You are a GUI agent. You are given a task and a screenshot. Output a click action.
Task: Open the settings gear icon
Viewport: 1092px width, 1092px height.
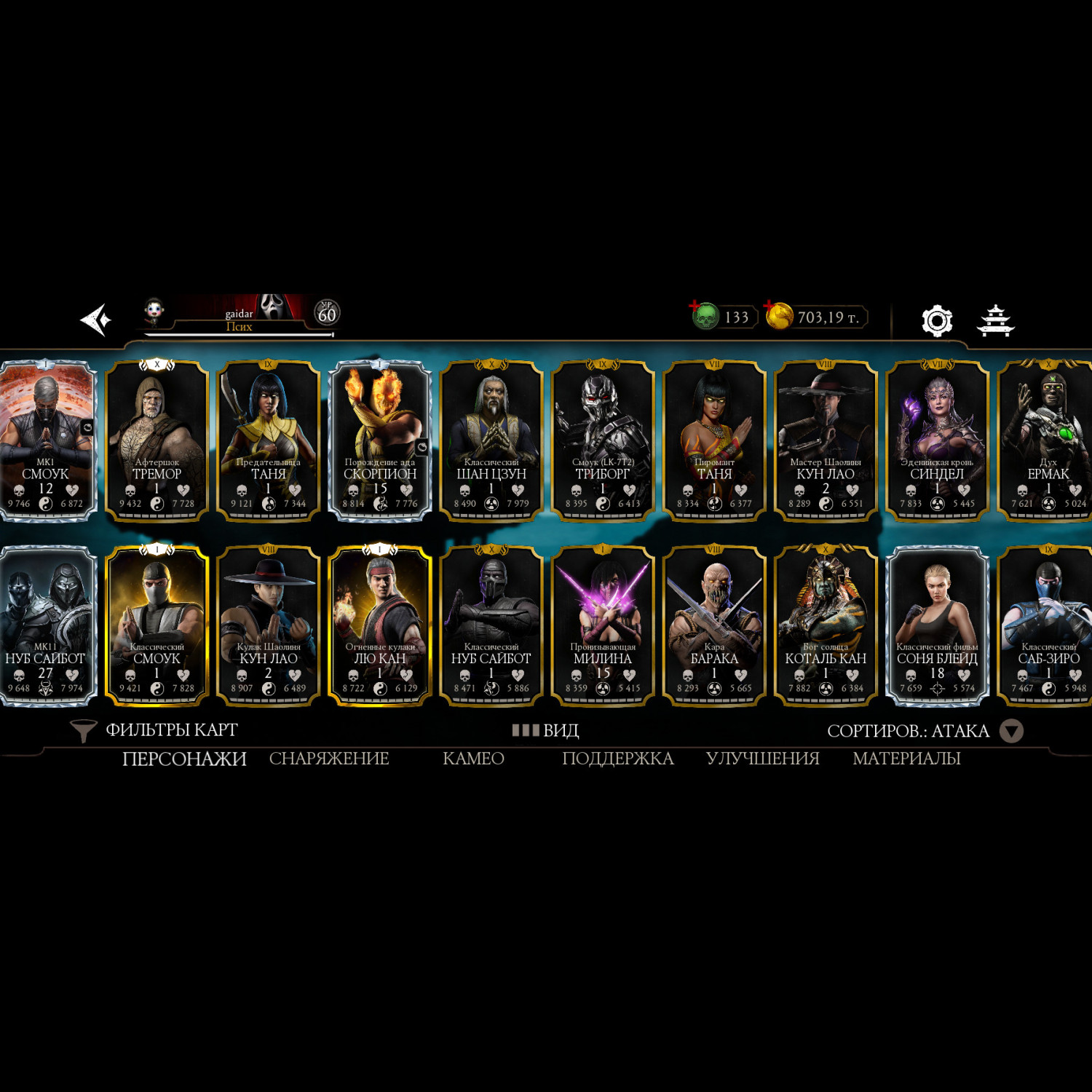pyautogui.click(x=936, y=320)
